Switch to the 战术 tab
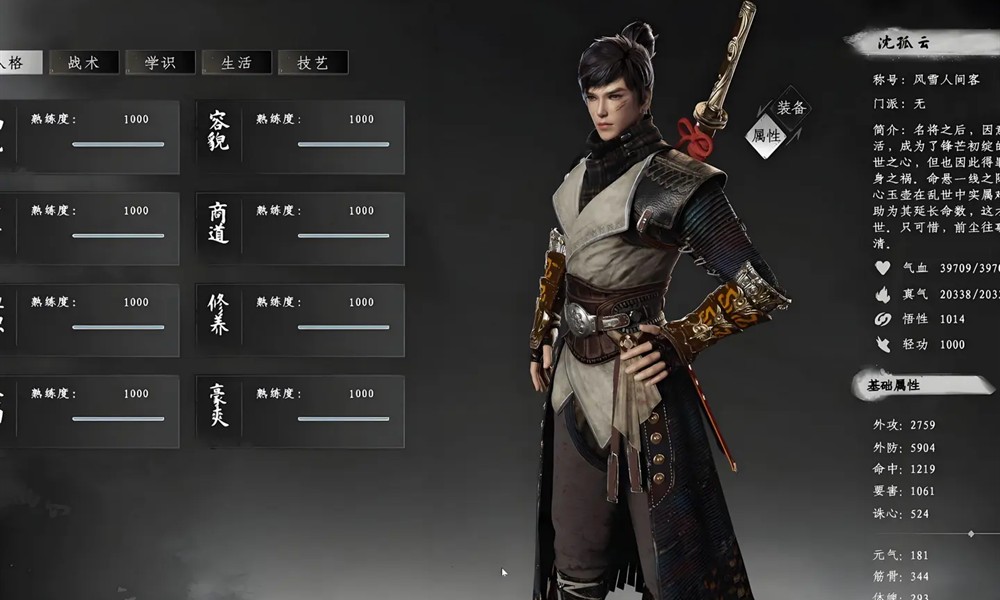Screen dimensions: 1000x600 coord(84,62)
